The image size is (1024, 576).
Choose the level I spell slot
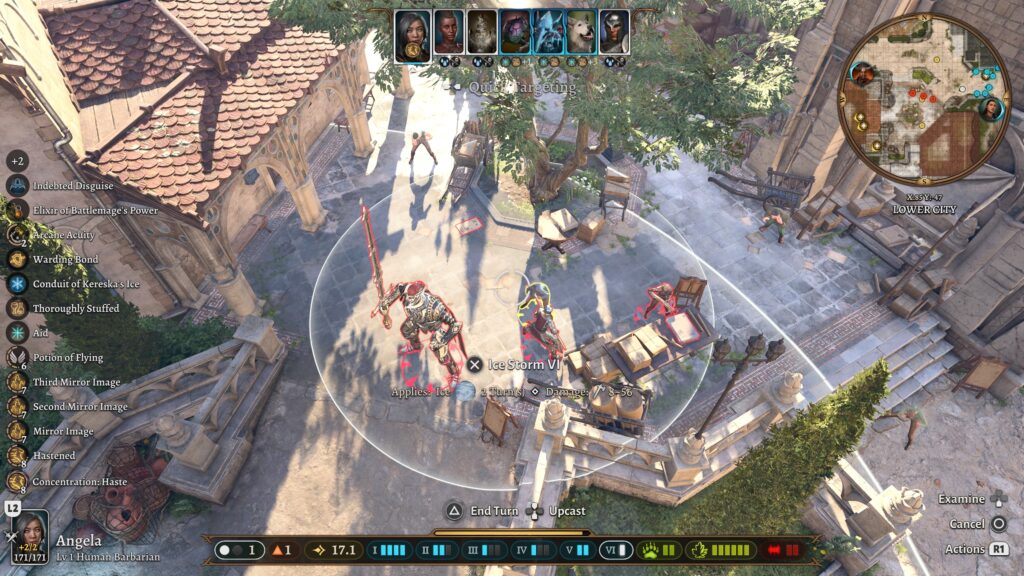click(x=388, y=550)
